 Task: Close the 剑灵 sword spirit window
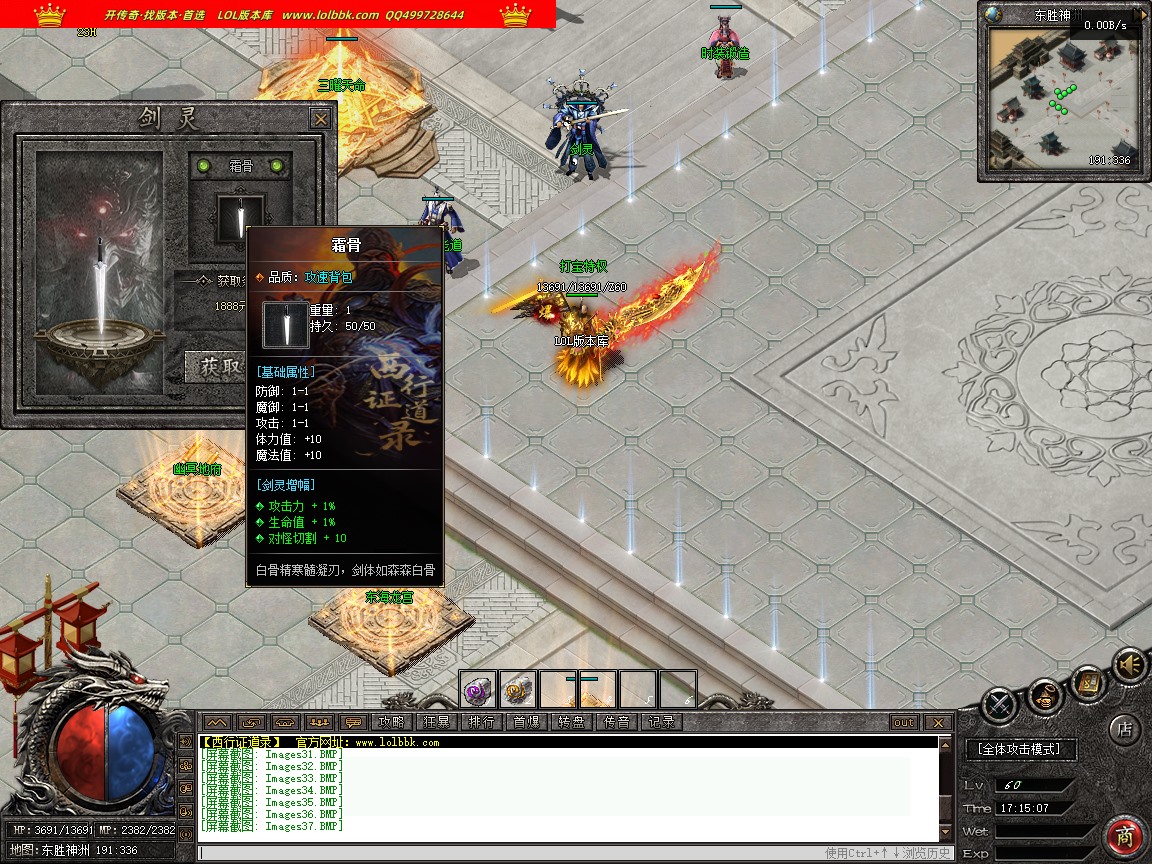pos(320,119)
